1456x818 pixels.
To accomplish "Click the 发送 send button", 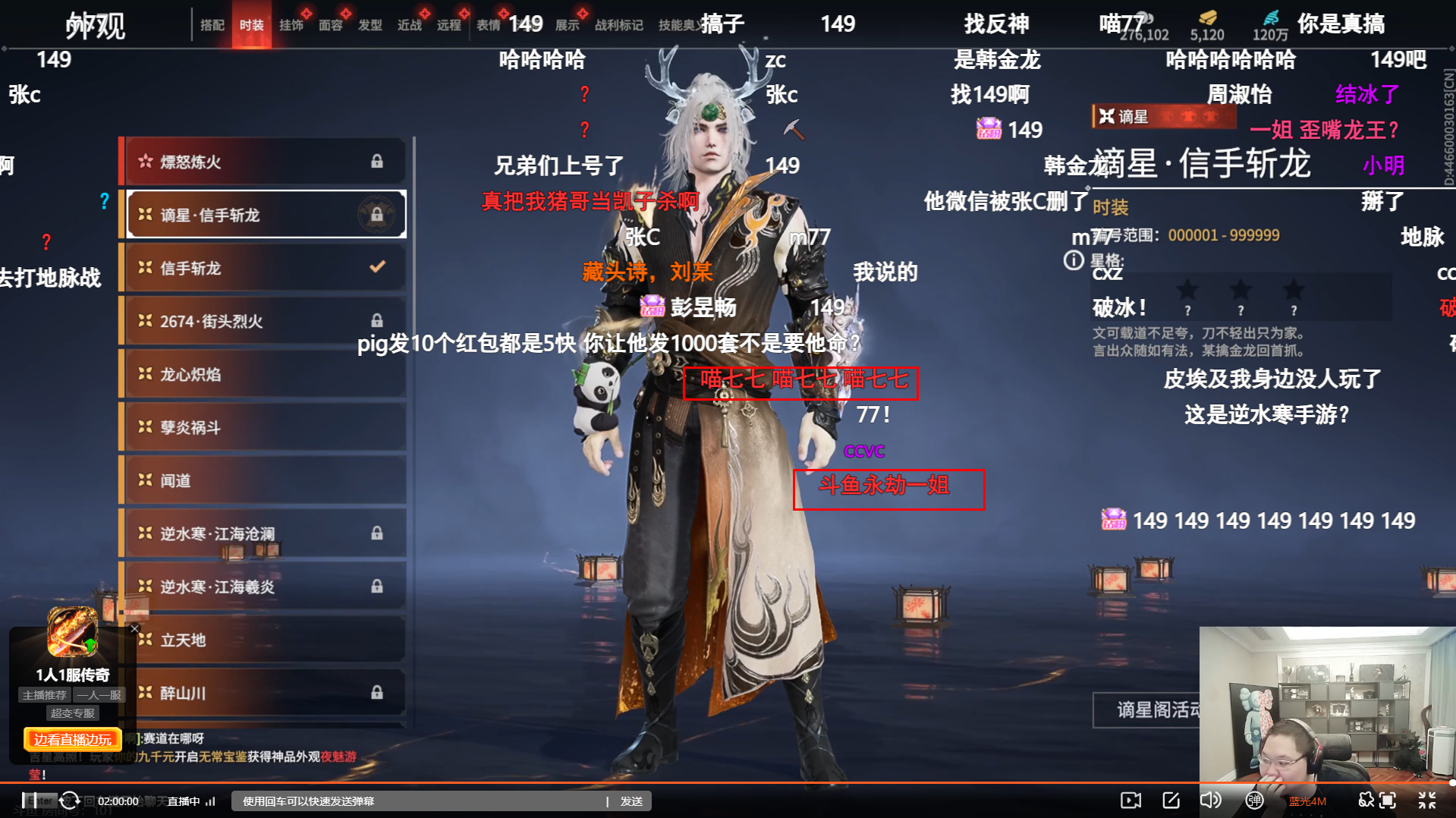I will tap(631, 800).
